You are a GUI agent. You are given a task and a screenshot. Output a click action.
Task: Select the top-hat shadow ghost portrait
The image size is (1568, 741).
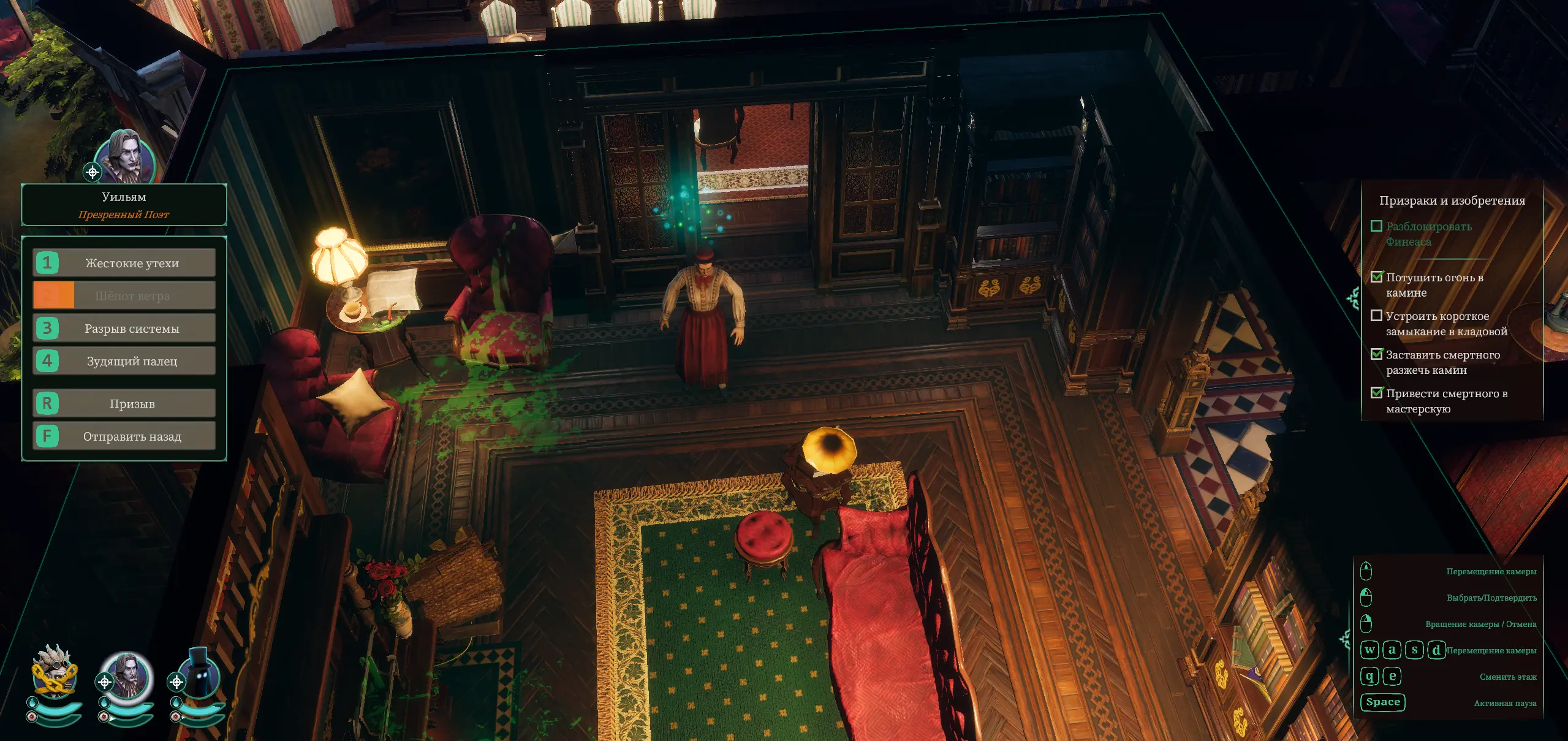[x=200, y=674]
